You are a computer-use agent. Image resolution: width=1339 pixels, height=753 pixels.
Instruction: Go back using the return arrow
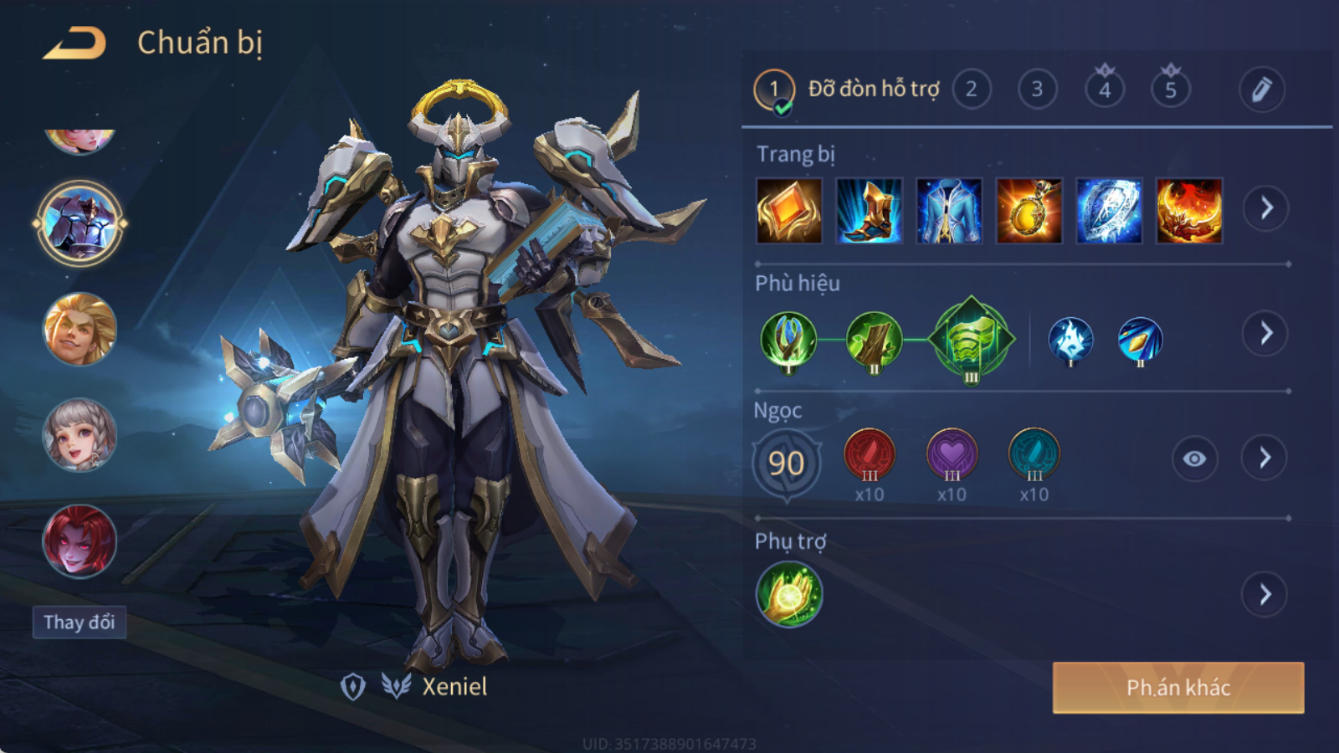tap(74, 43)
